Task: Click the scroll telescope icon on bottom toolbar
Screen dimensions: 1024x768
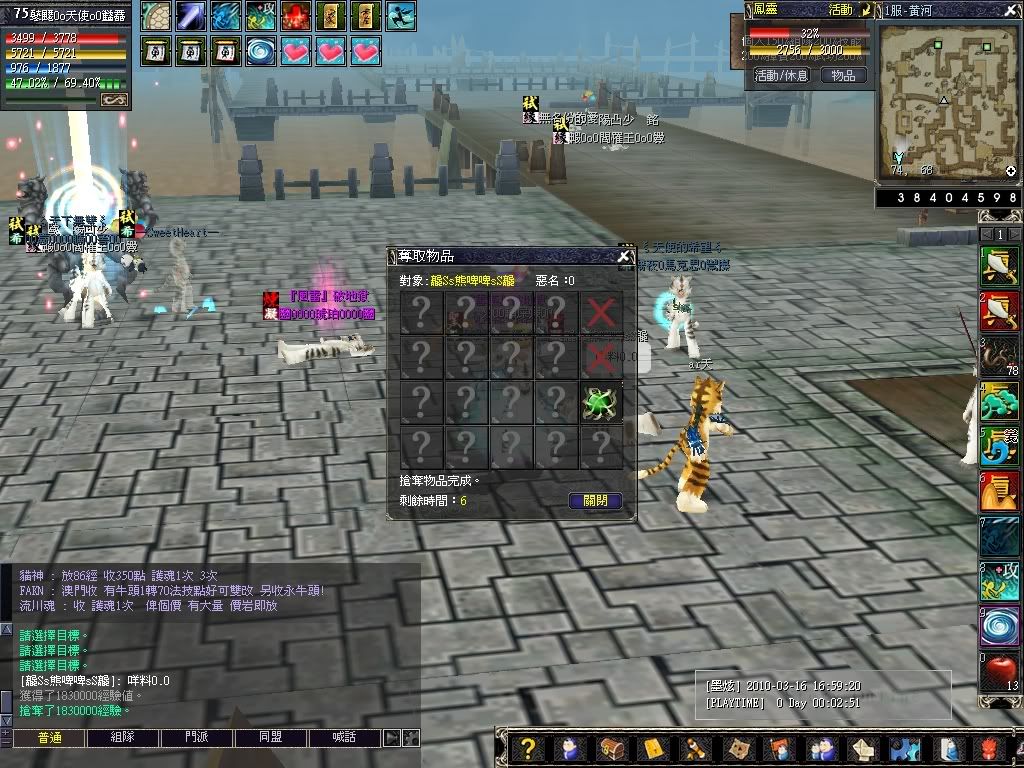Action: click(695, 749)
